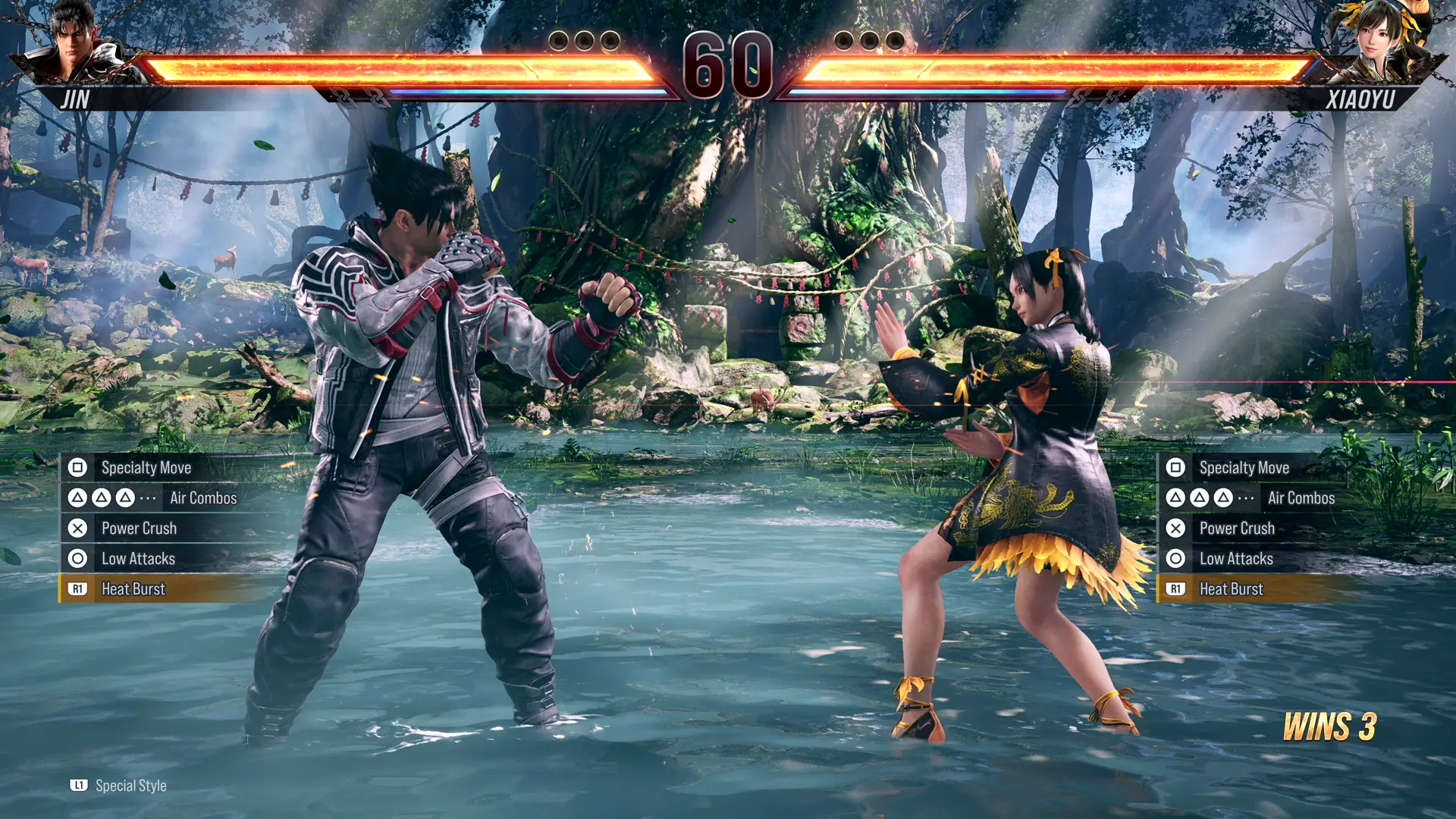Select the Square Specialty Move icon on Jin's panel
The height and width of the screenshot is (819, 1456).
(77, 467)
